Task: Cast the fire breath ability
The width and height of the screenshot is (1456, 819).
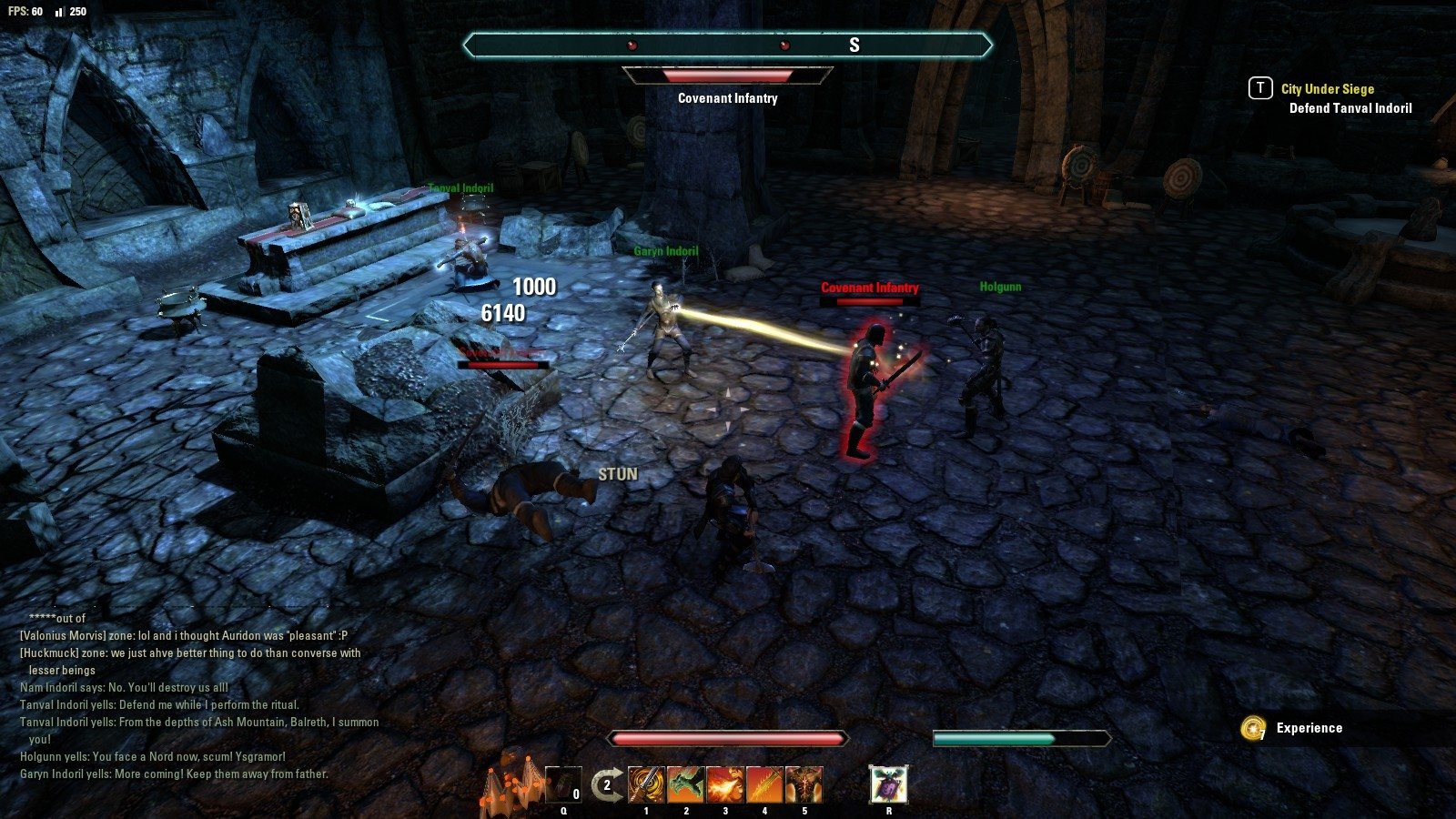Action: tap(725, 784)
